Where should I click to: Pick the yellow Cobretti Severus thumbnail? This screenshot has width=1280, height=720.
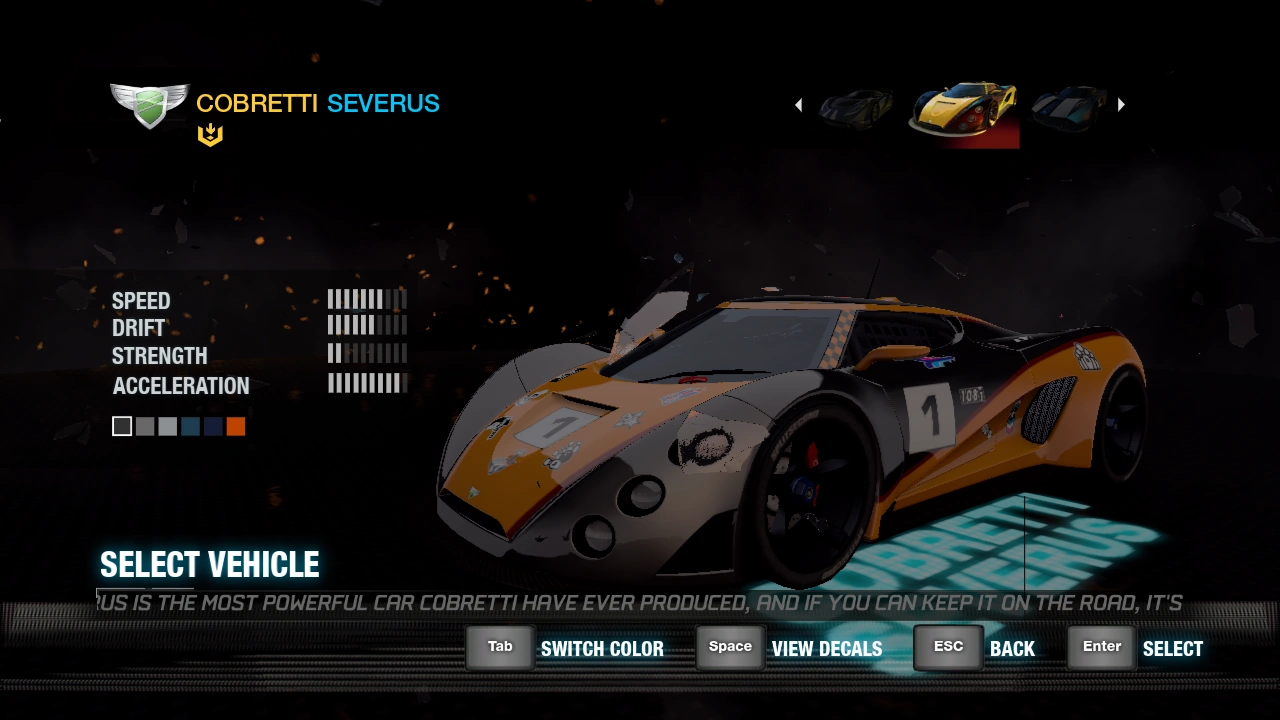point(963,109)
